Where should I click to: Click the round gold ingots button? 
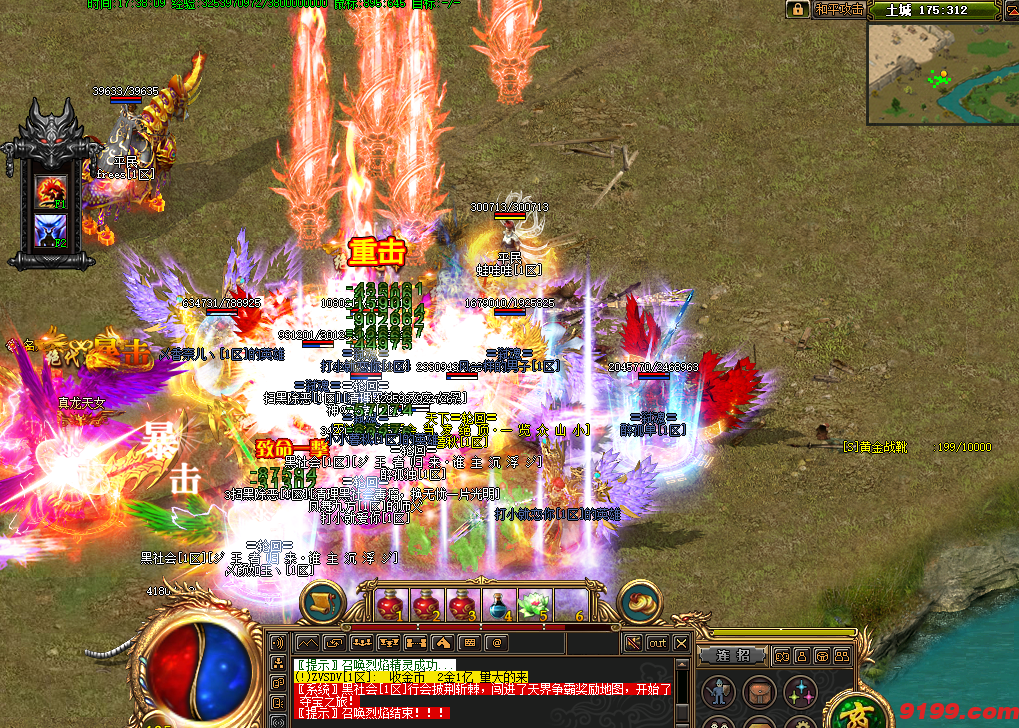point(641,602)
